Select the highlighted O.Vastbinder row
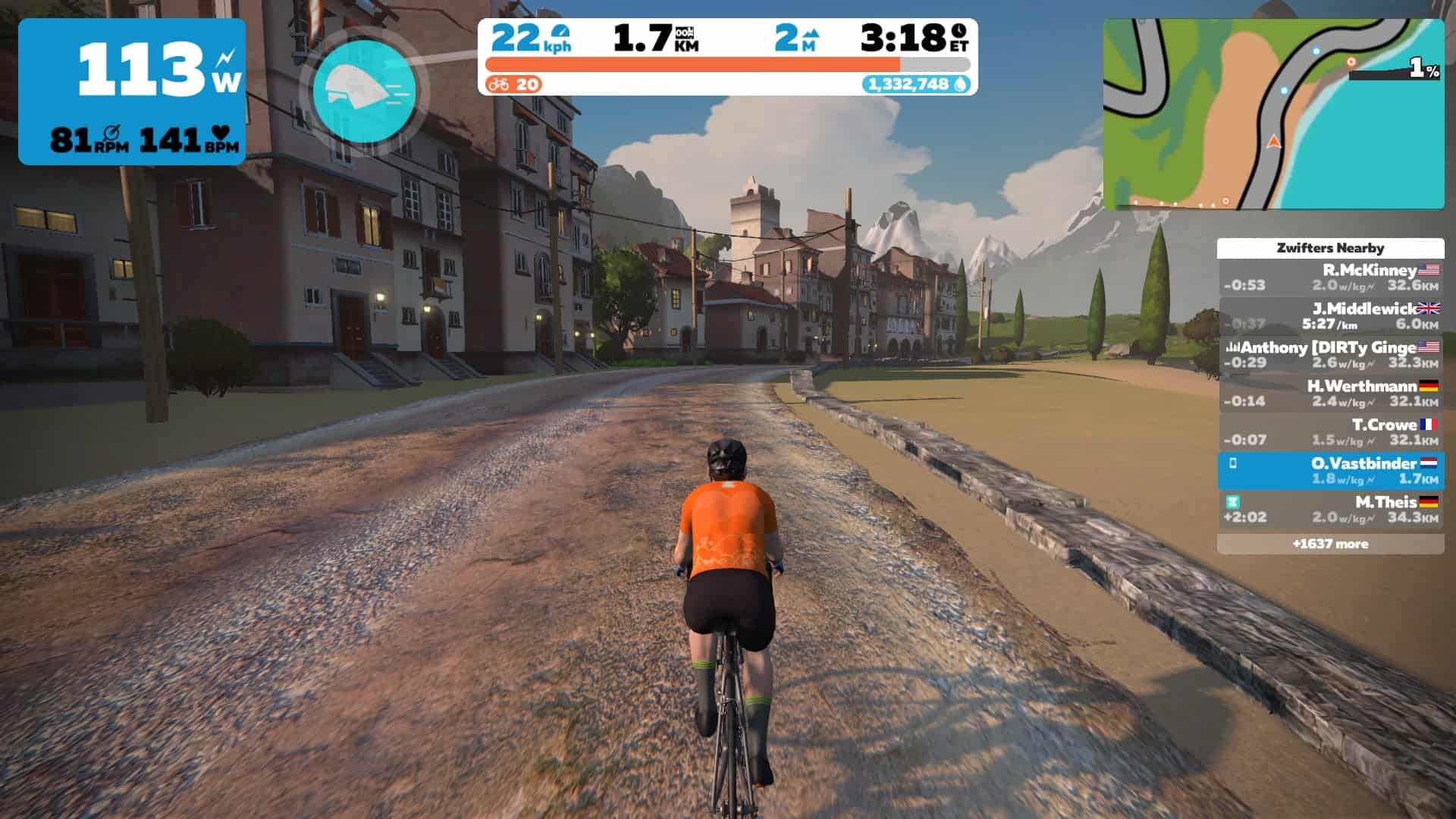The height and width of the screenshot is (819, 1456). pos(1331,471)
